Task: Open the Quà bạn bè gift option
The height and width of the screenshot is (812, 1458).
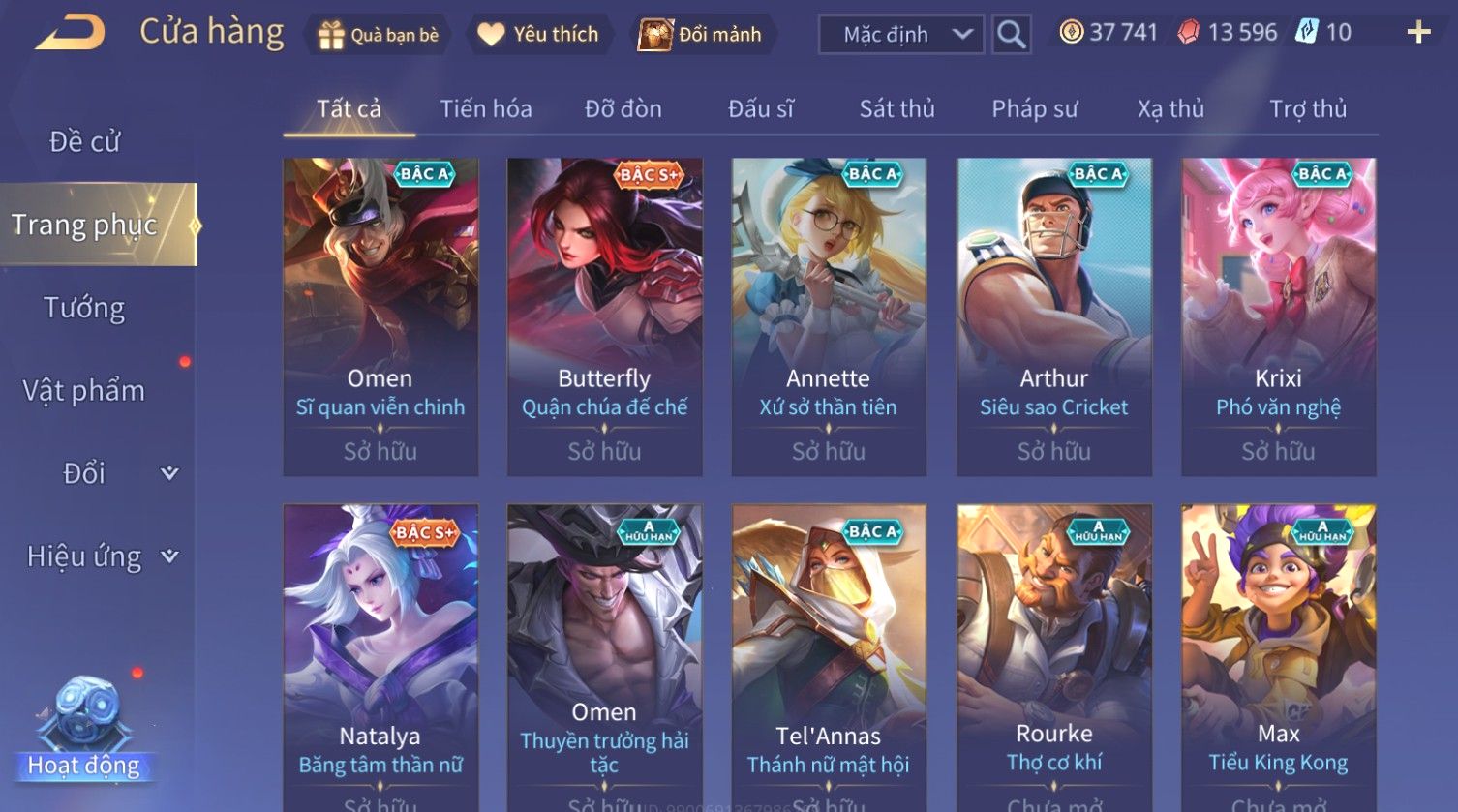Action: pos(379,35)
